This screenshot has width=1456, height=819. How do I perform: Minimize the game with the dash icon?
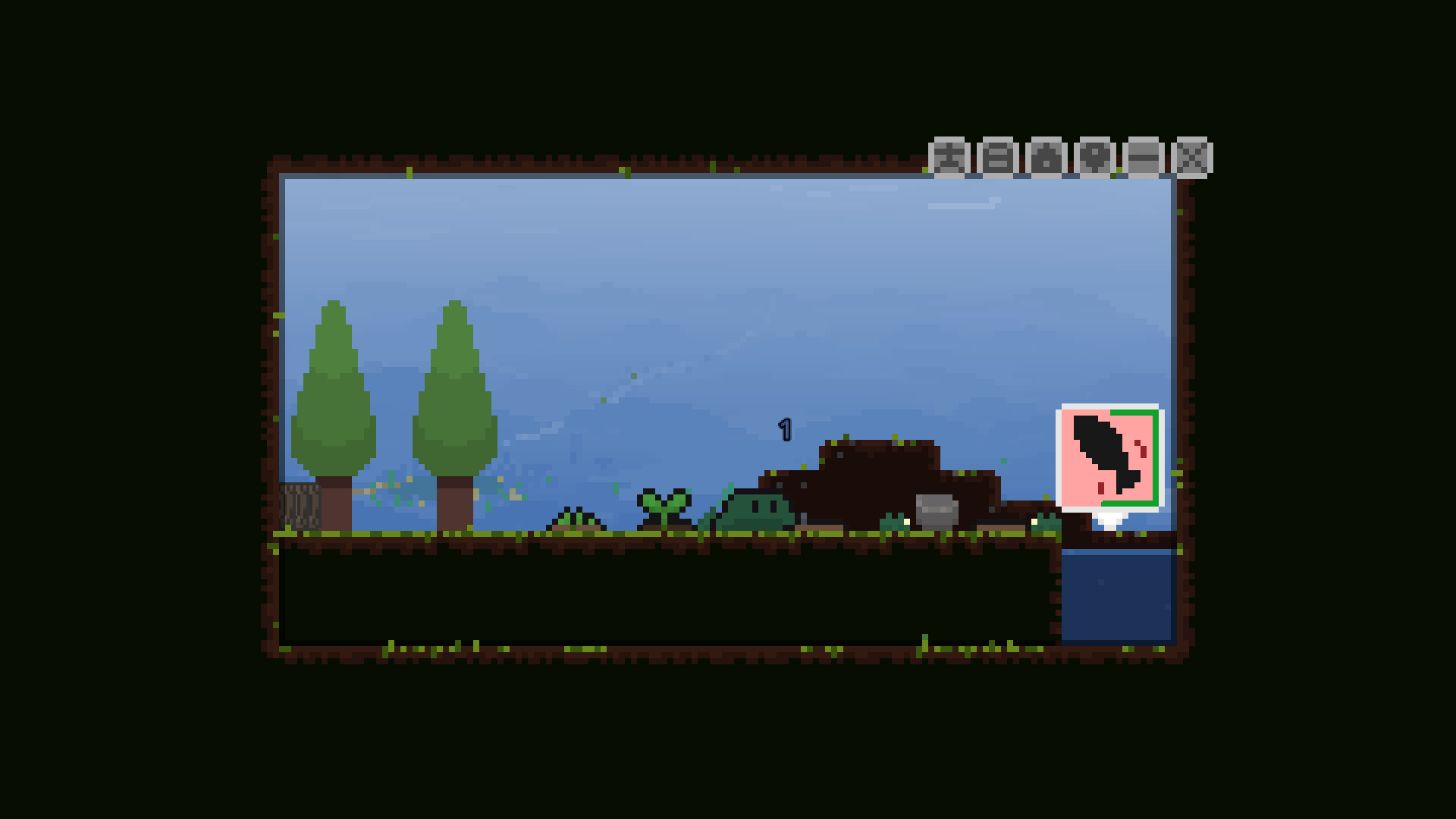point(1145,158)
